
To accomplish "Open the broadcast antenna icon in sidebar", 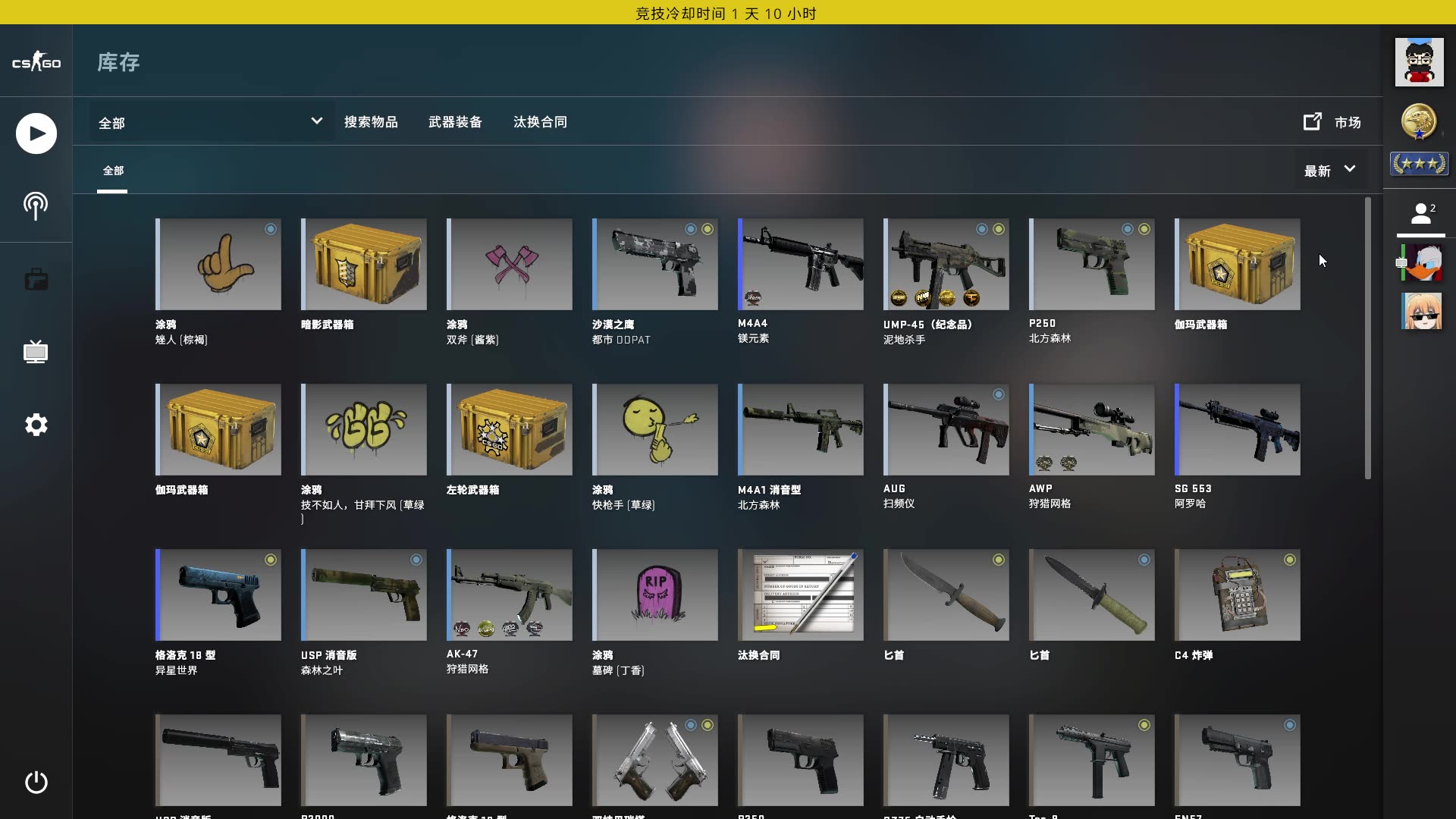I will pos(35,205).
